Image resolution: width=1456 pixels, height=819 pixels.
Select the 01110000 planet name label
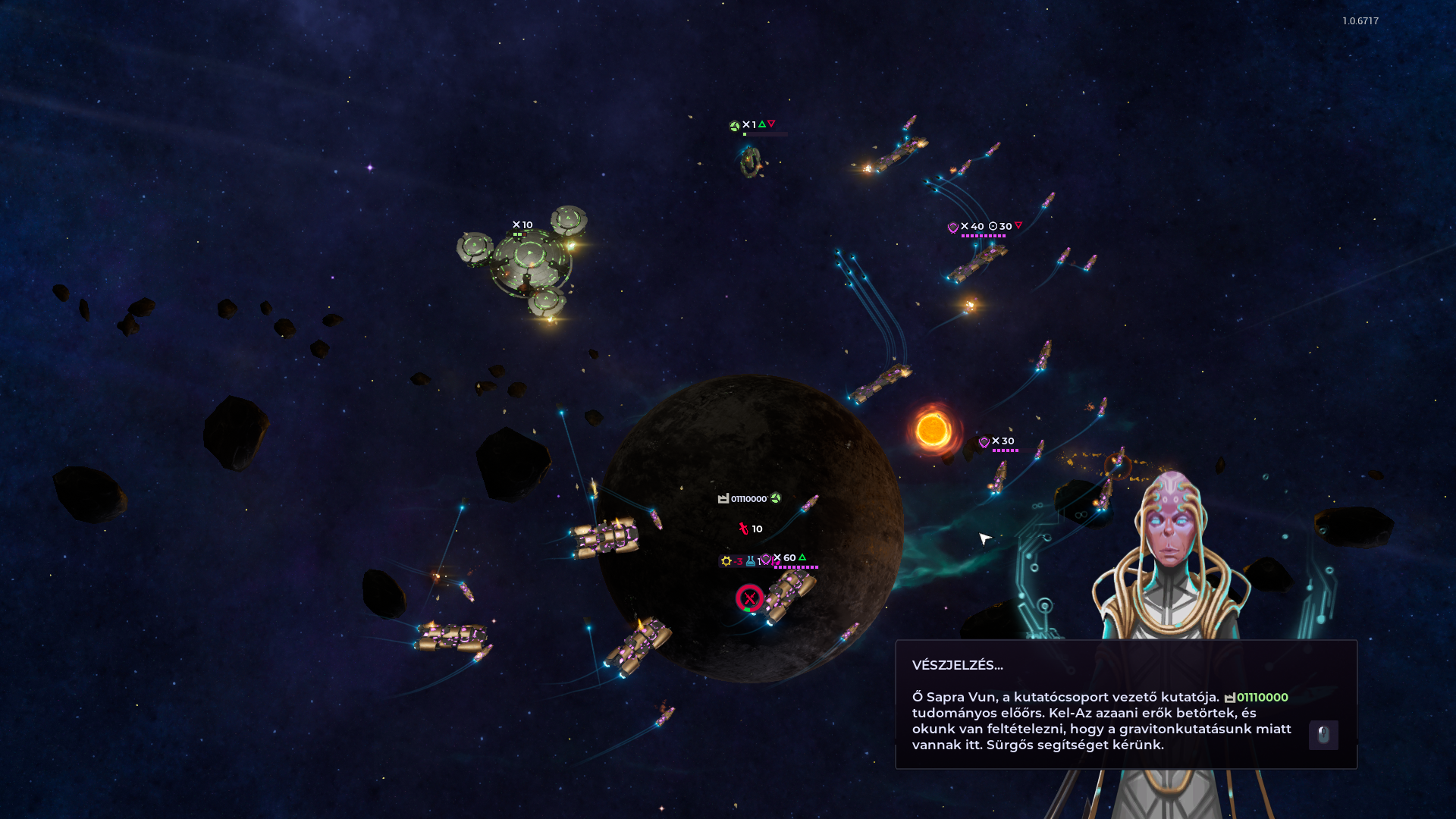749,498
